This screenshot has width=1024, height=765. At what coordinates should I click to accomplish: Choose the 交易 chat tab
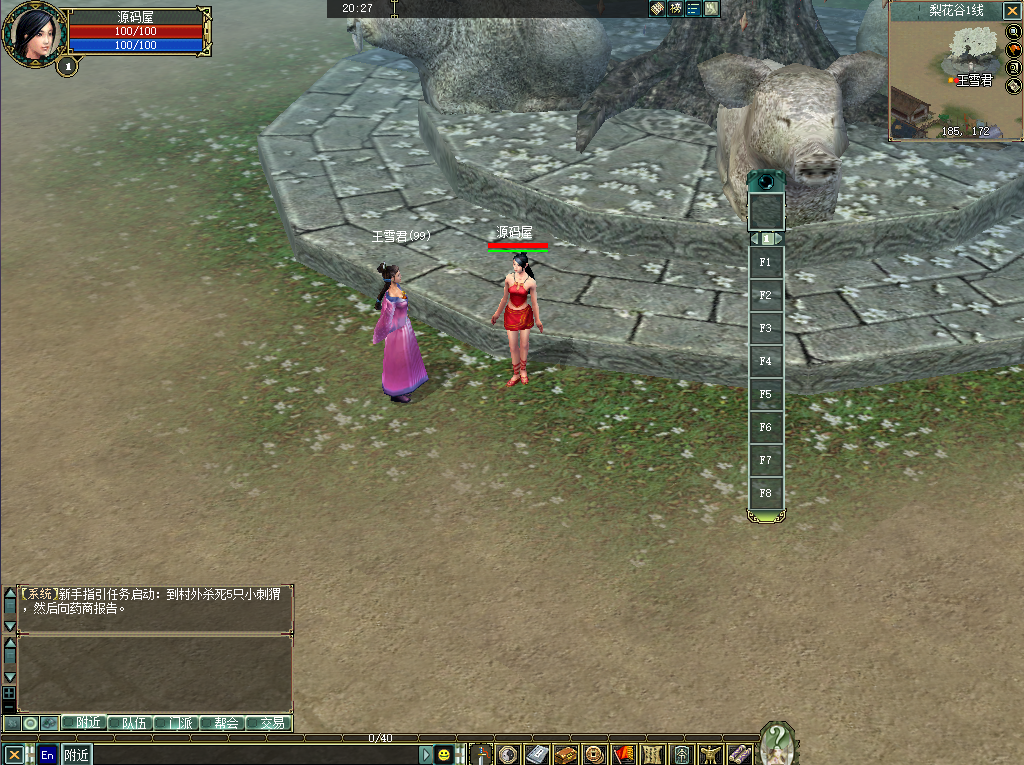pos(270,723)
